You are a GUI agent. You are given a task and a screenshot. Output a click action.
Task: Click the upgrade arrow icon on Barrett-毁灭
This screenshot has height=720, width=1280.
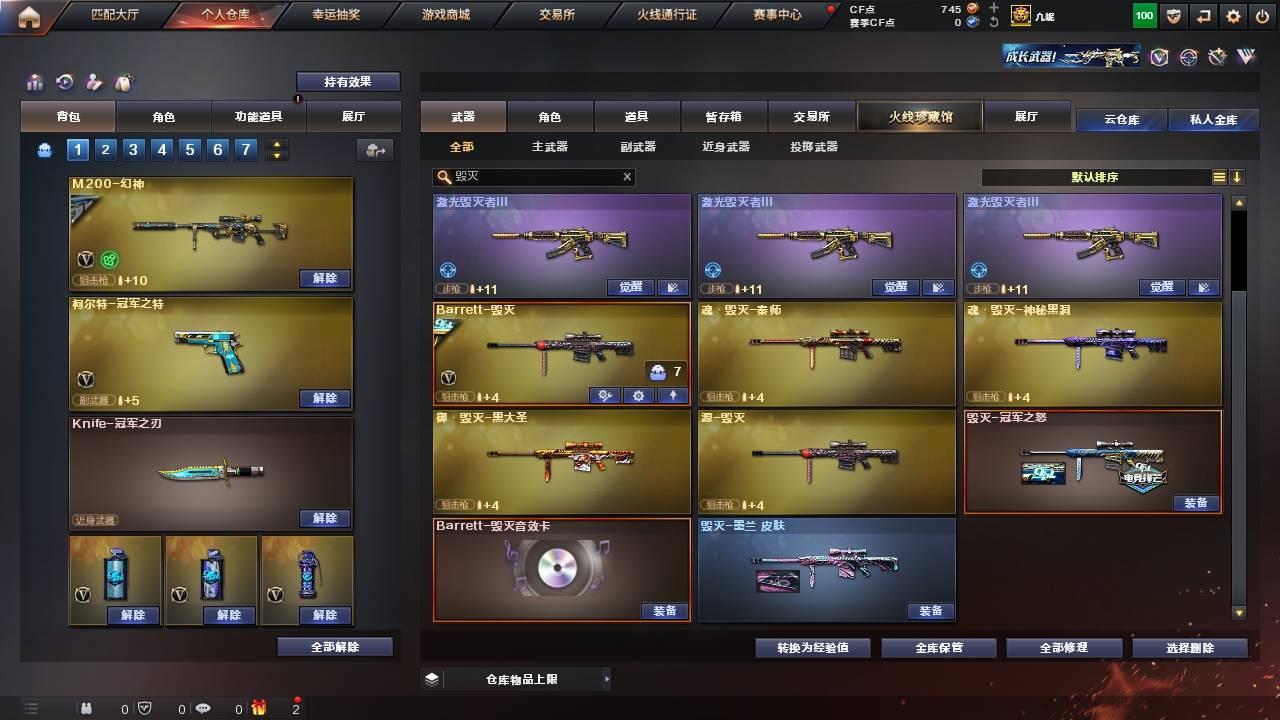673,396
